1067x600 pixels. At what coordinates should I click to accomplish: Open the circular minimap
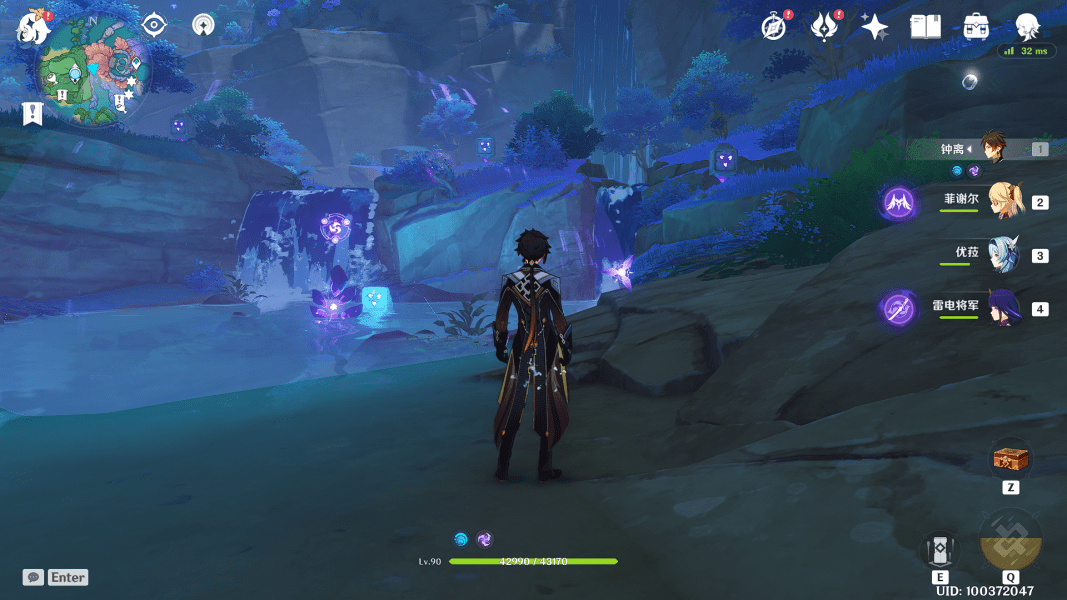(95, 70)
